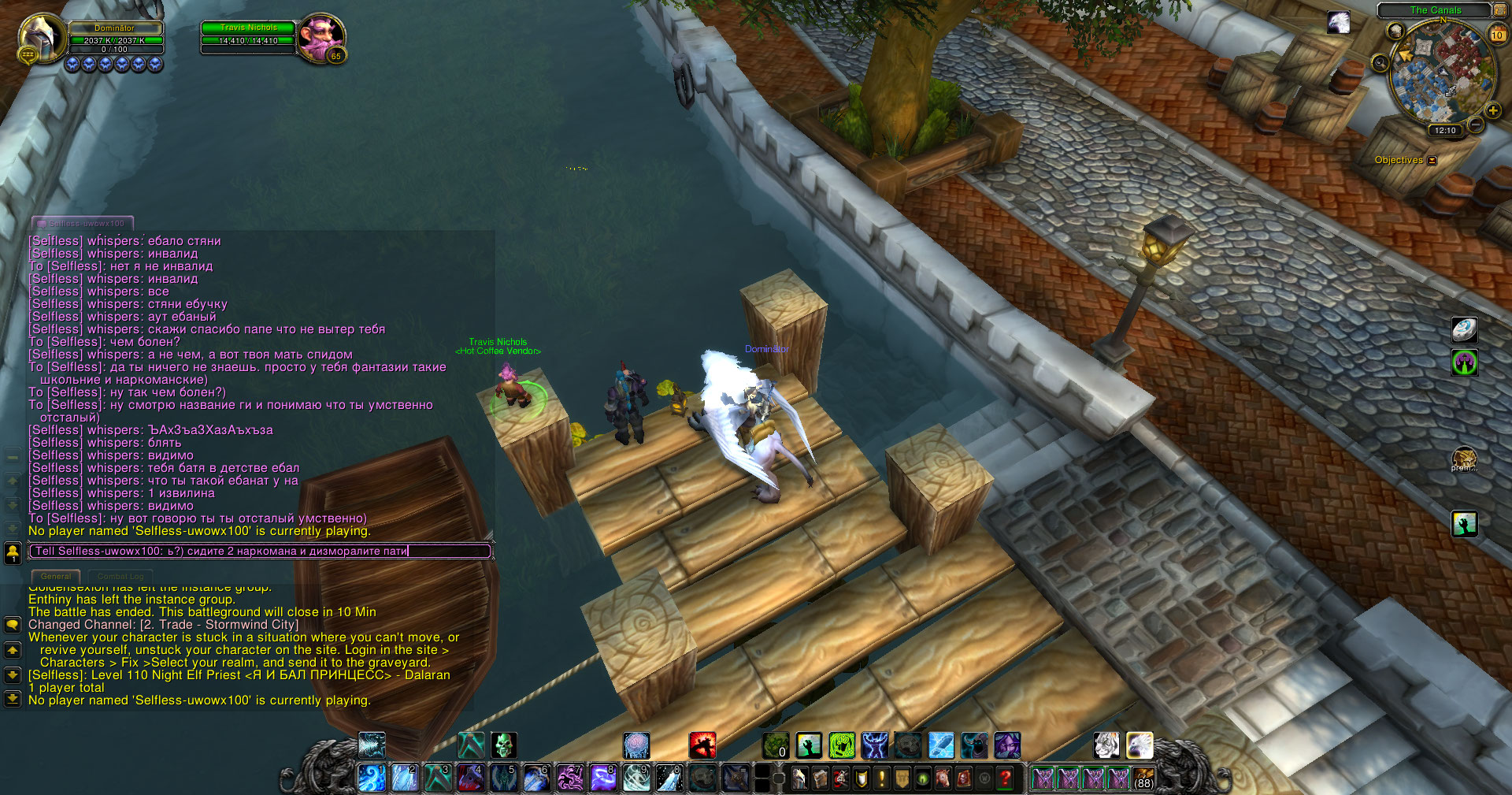Click the white gryphon buff icon

point(1338,23)
